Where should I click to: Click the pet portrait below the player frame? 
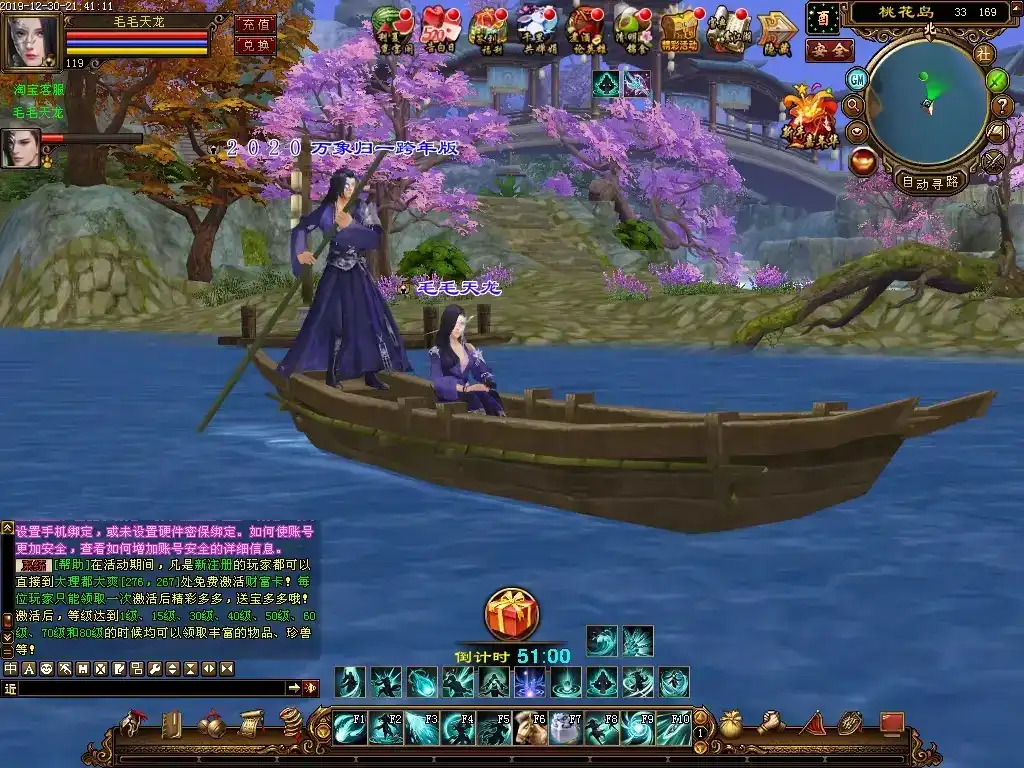click(20, 148)
